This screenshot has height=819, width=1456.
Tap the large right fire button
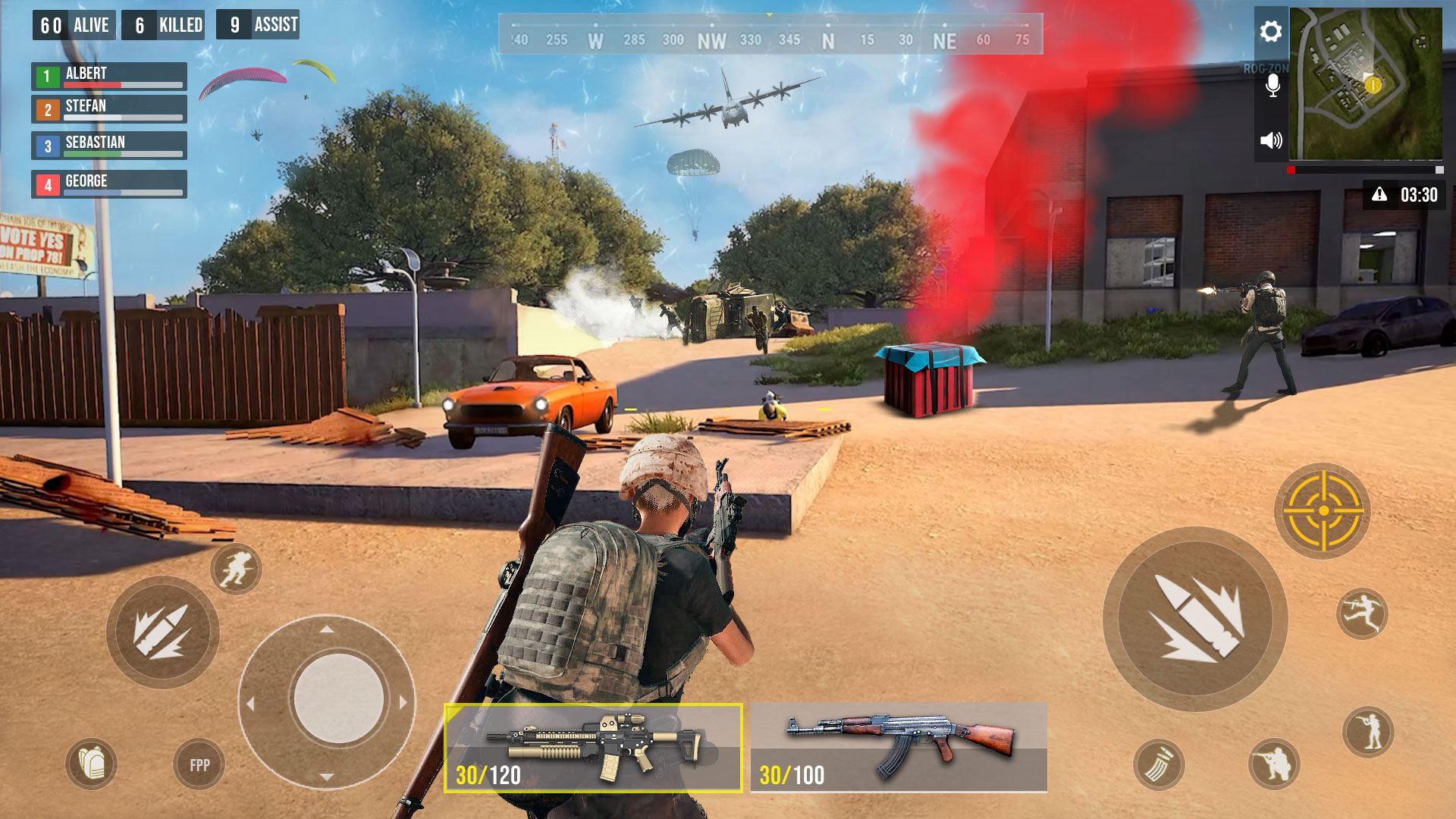click(x=1195, y=619)
